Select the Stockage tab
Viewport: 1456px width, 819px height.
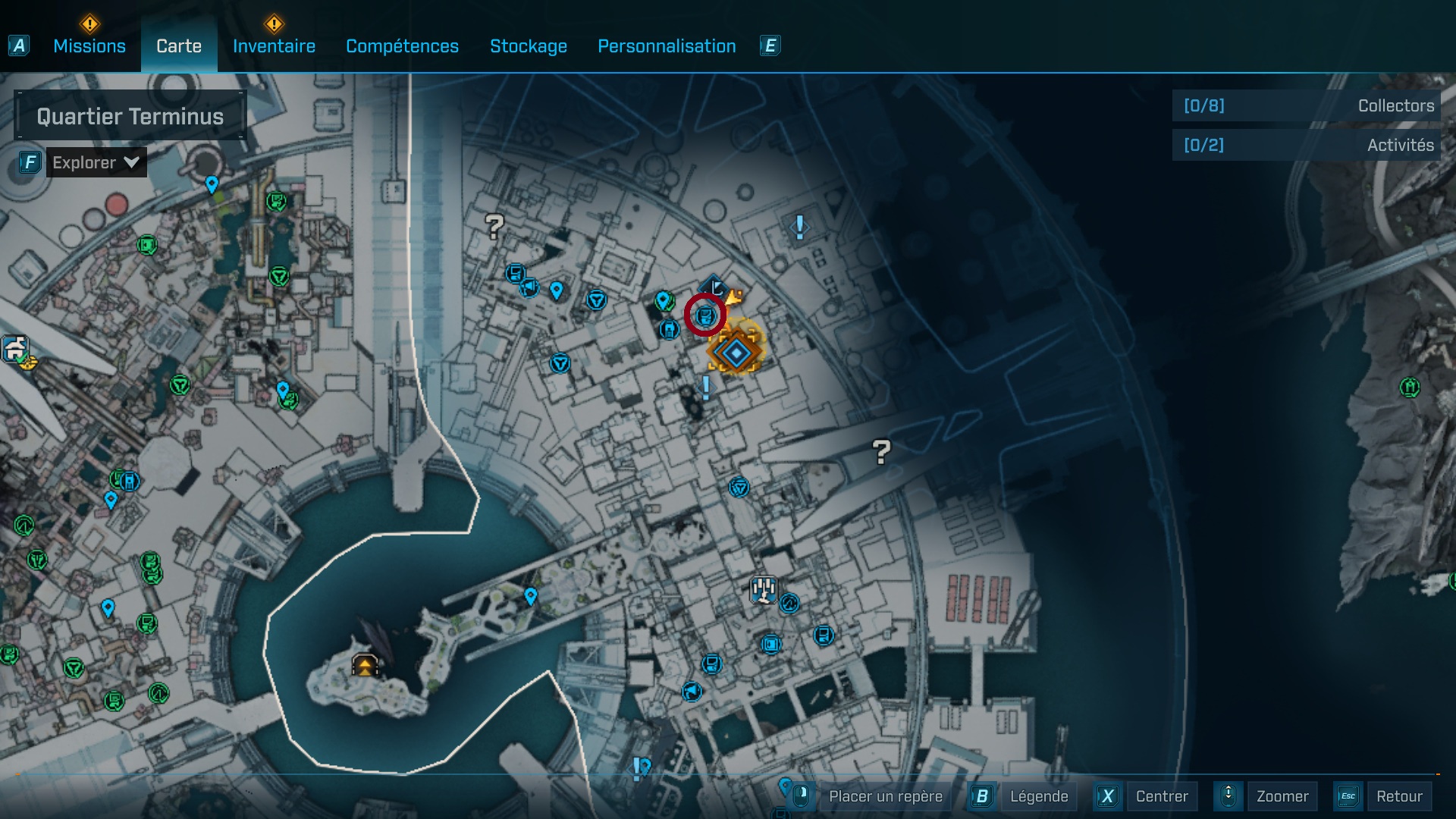(x=529, y=46)
